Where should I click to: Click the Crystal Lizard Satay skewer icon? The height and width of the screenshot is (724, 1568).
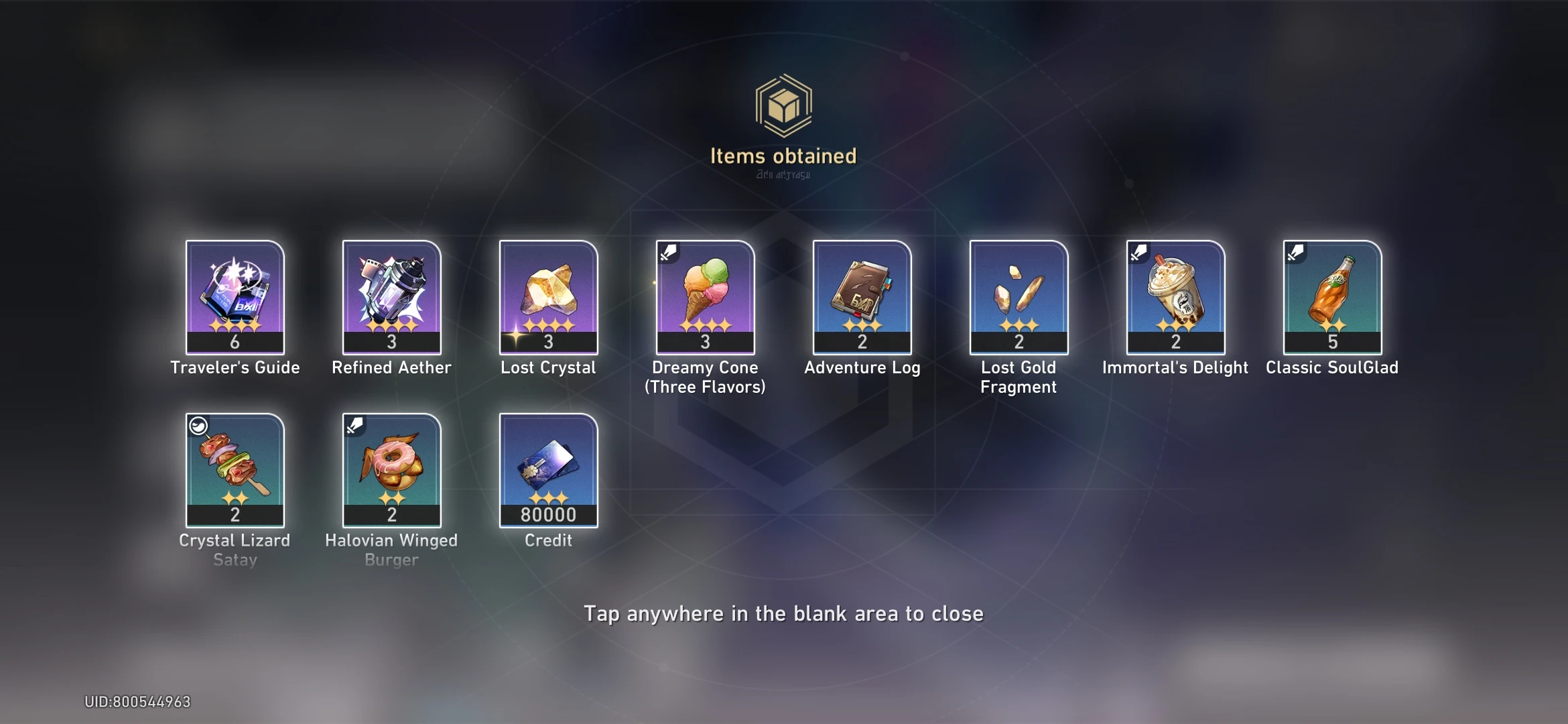tap(235, 469)
